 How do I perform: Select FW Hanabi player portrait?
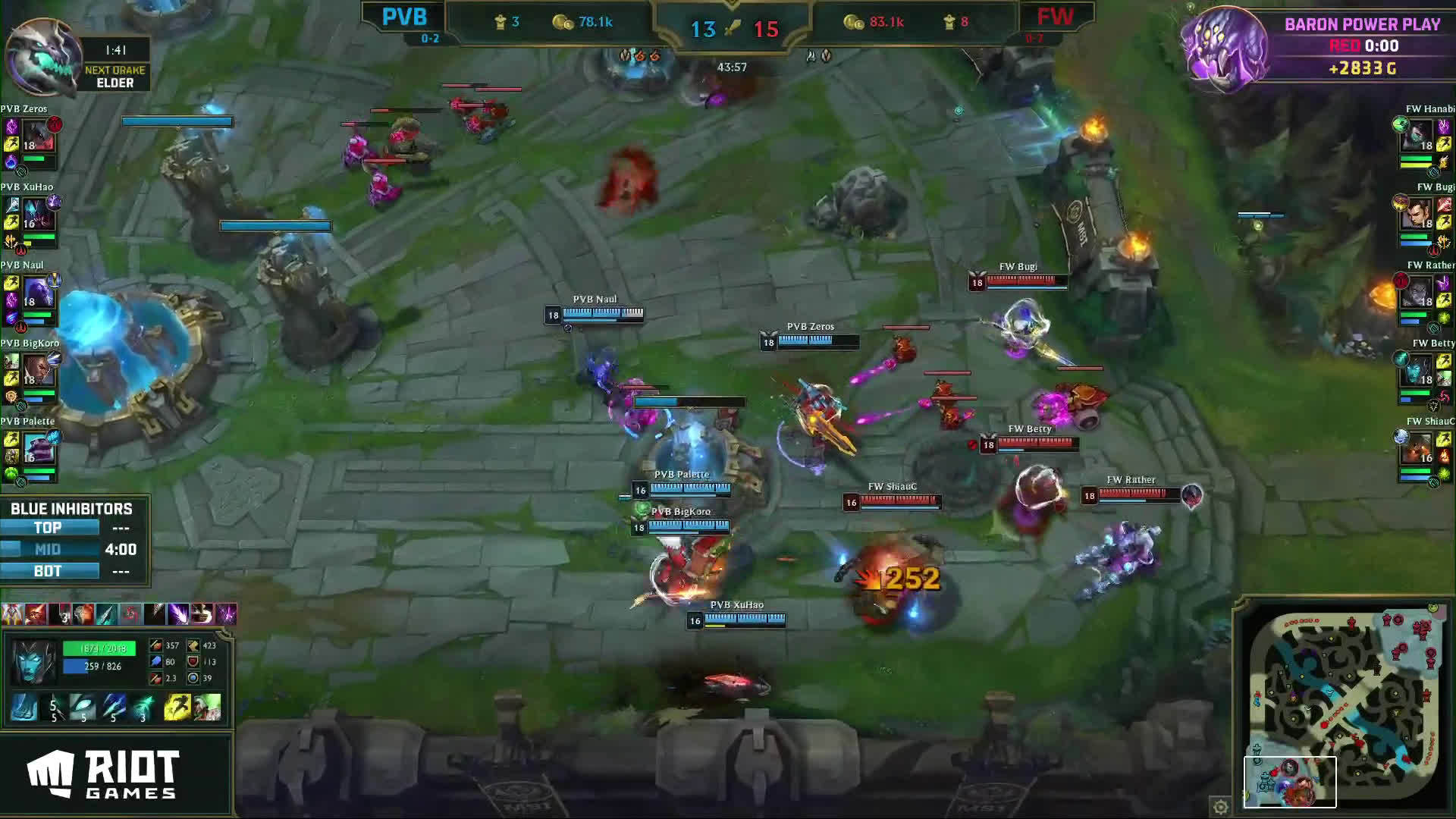pyautogui.click(x=1417, y=136)
